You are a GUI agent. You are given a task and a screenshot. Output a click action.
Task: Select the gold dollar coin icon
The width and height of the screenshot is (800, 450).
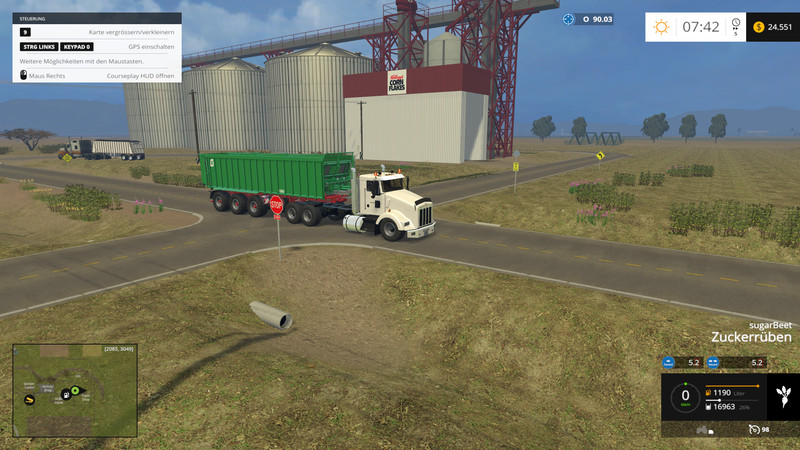coord(758,27)
